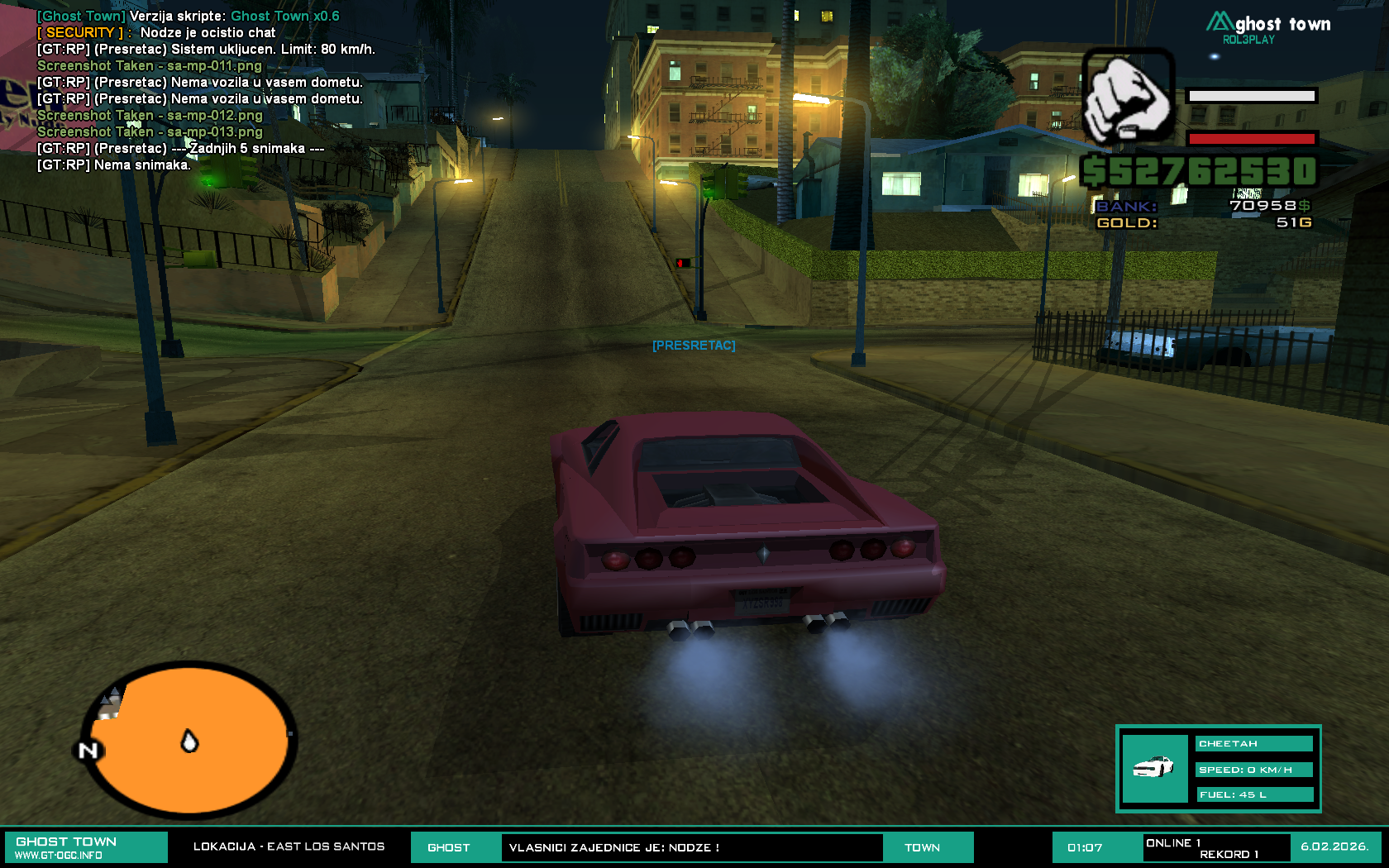Open the Ghost Town website panel

(86, 847)
